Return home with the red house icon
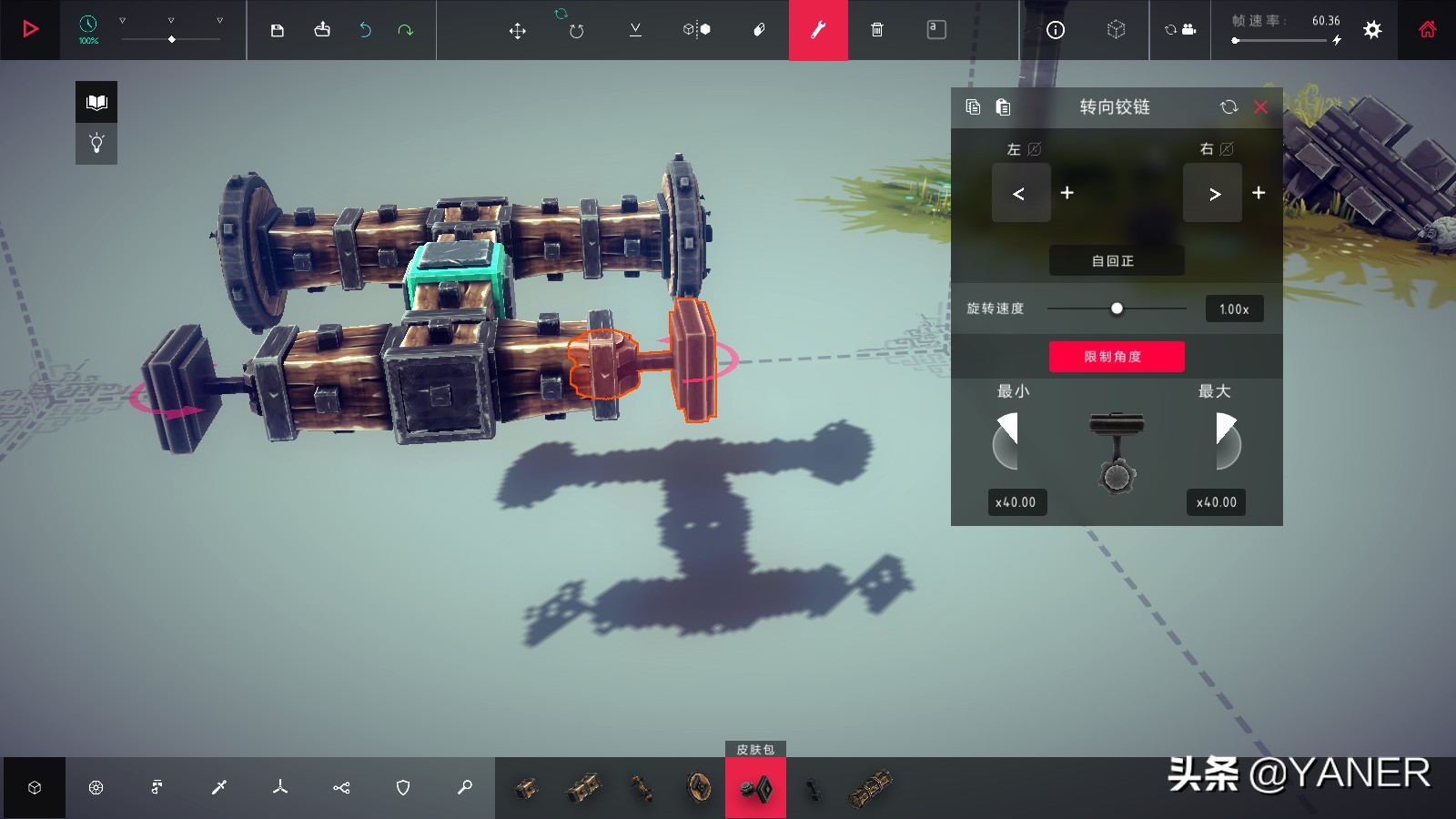 click(1427, 30)
